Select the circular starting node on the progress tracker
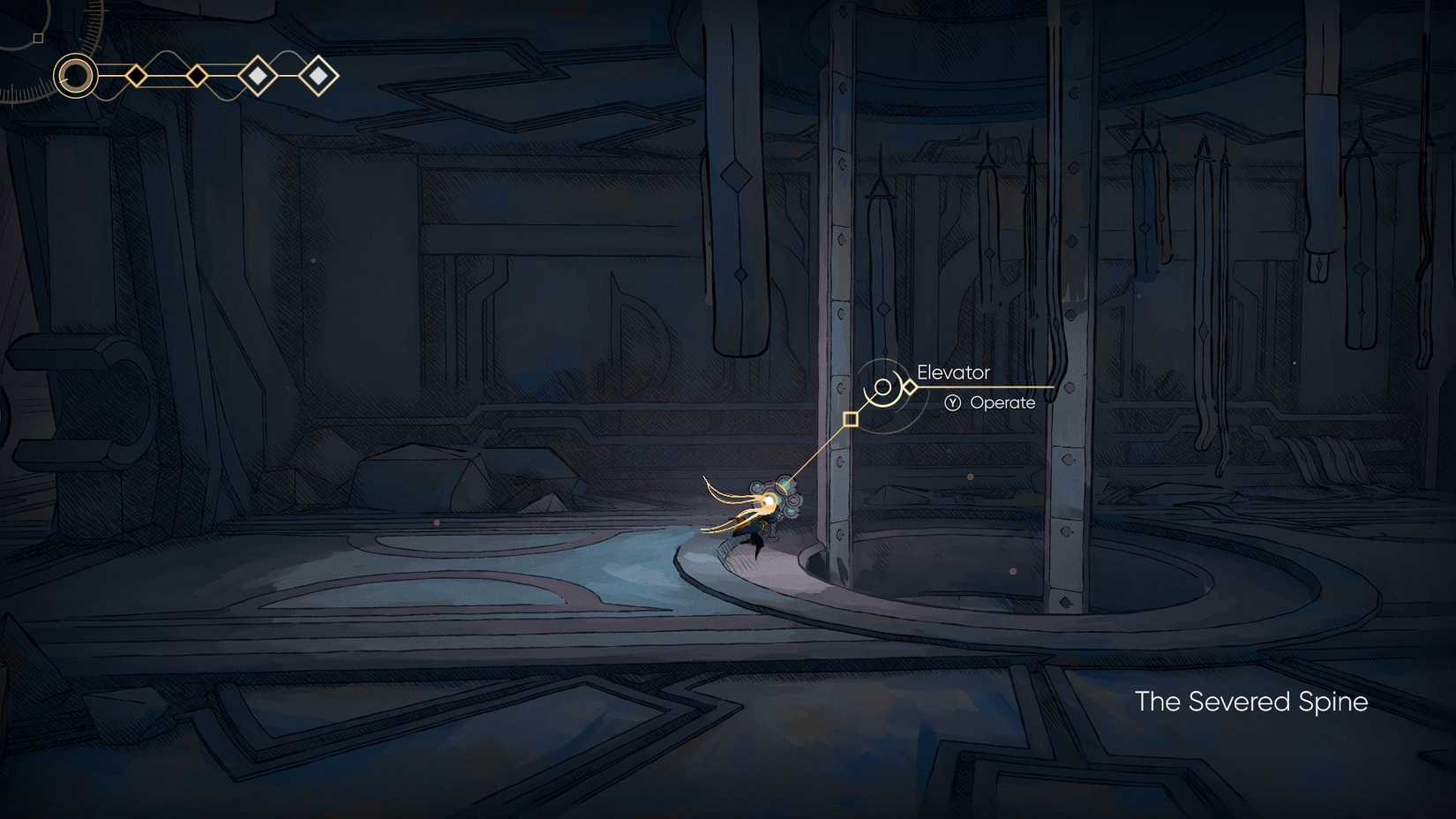The width and height of the screenshot is (1456, 819). coord(75,77)
